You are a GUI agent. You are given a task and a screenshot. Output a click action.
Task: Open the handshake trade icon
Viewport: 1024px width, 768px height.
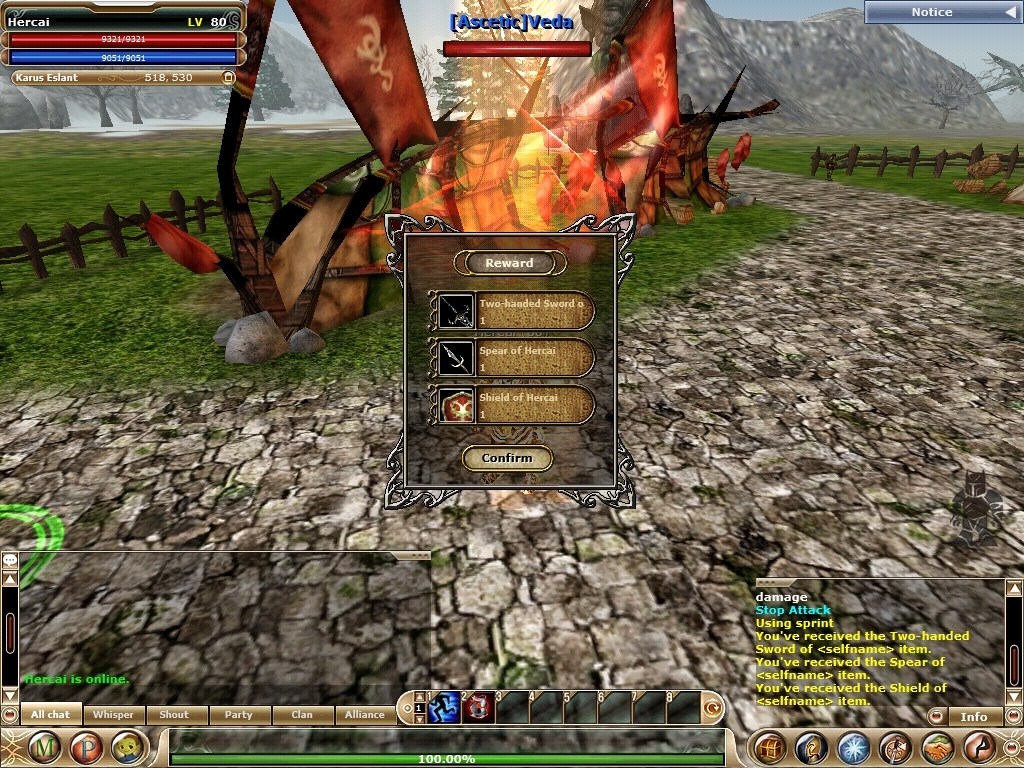(937, 747)
